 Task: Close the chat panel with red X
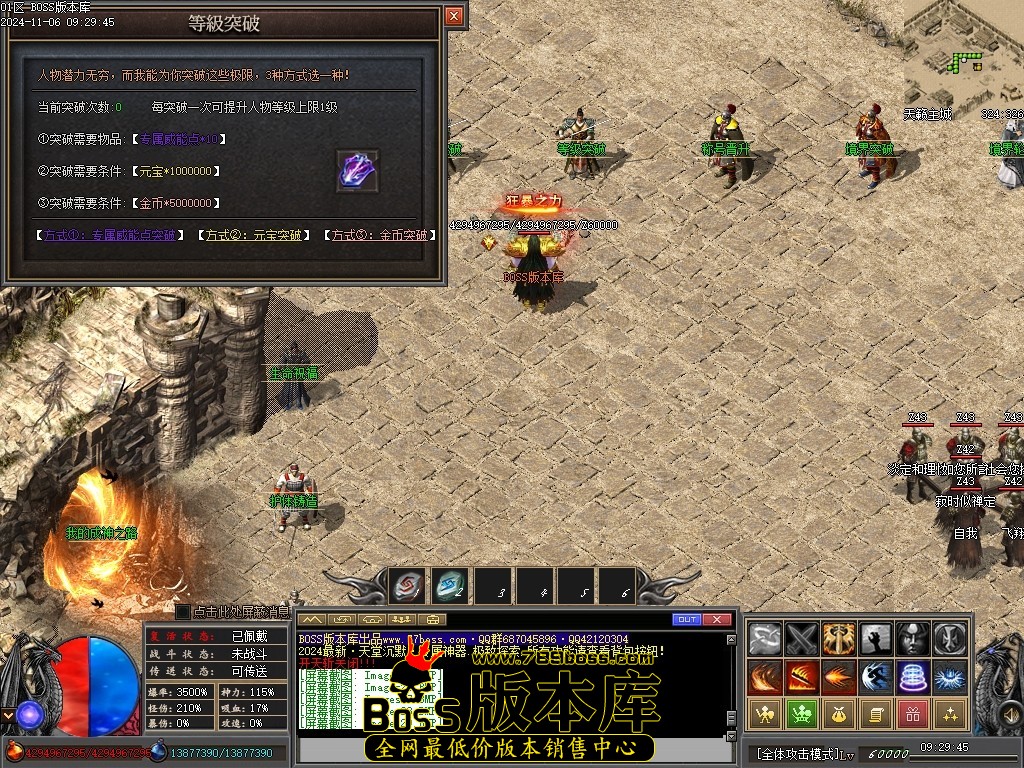(x=717, y=620)
